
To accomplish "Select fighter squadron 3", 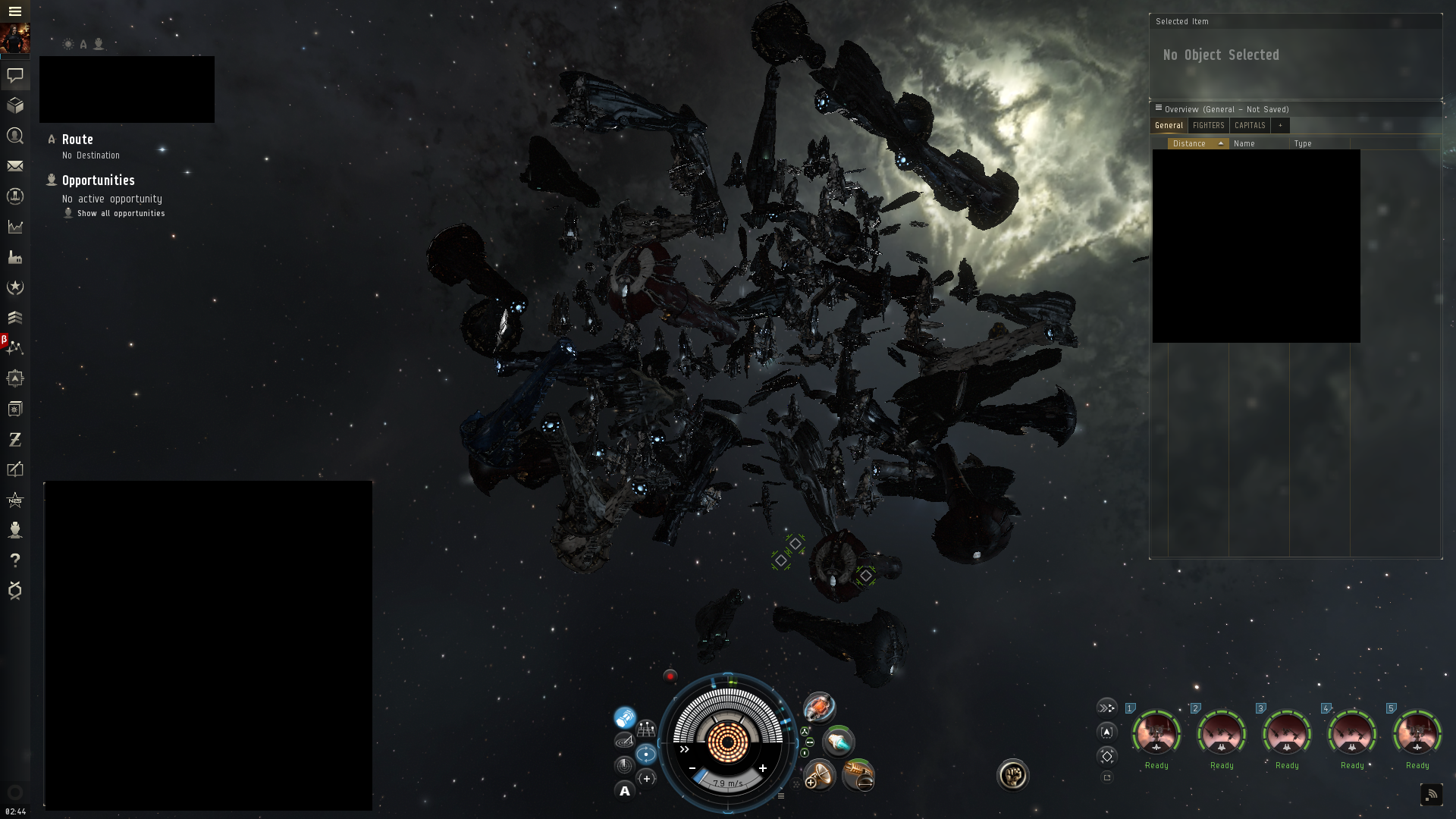I will [1287, 733].
